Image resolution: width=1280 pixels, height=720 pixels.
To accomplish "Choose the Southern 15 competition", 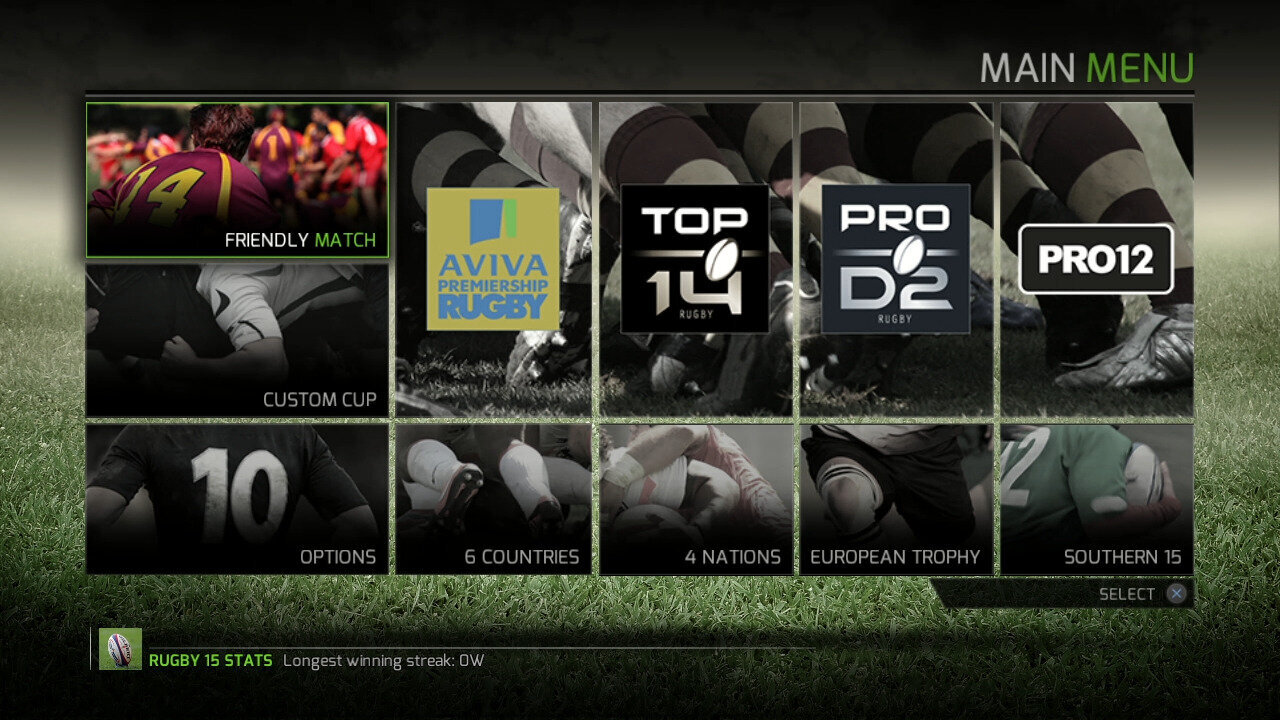I will click(x=1096, y=499).
